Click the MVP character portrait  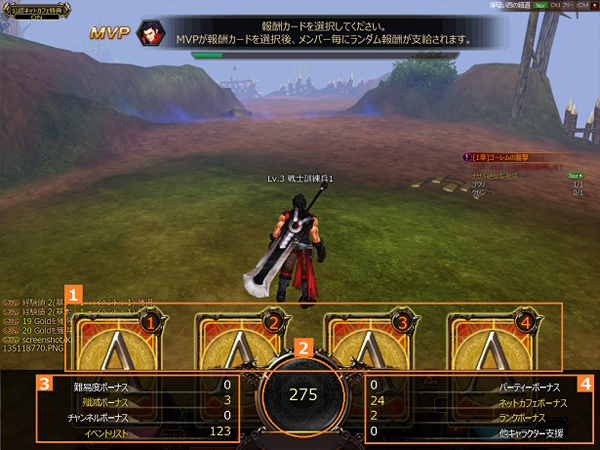[151, 33]
